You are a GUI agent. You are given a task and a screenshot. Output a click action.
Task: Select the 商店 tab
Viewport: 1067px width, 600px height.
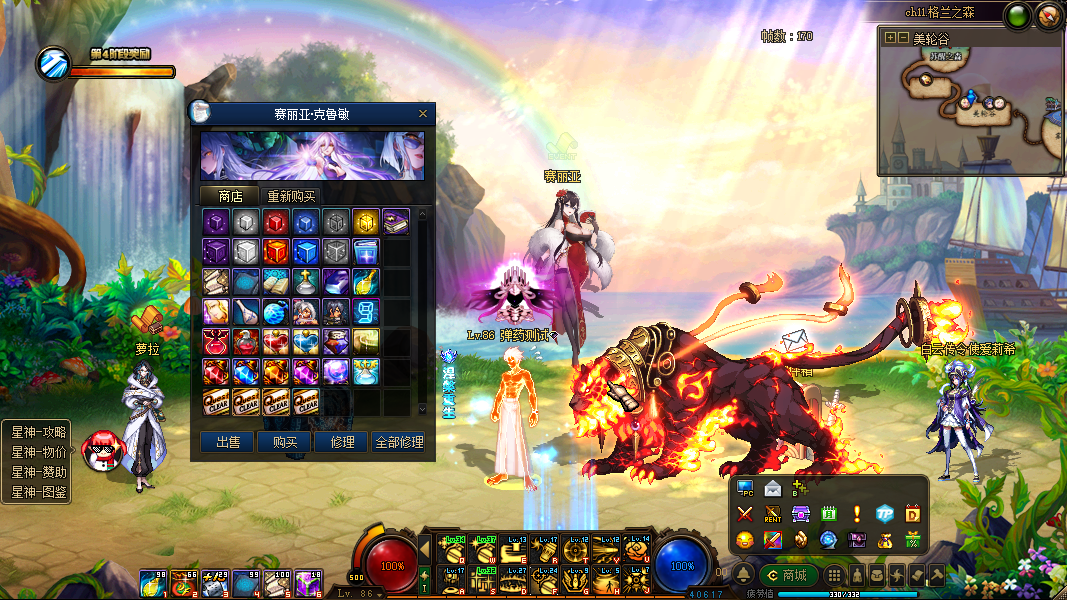(230, 196)
